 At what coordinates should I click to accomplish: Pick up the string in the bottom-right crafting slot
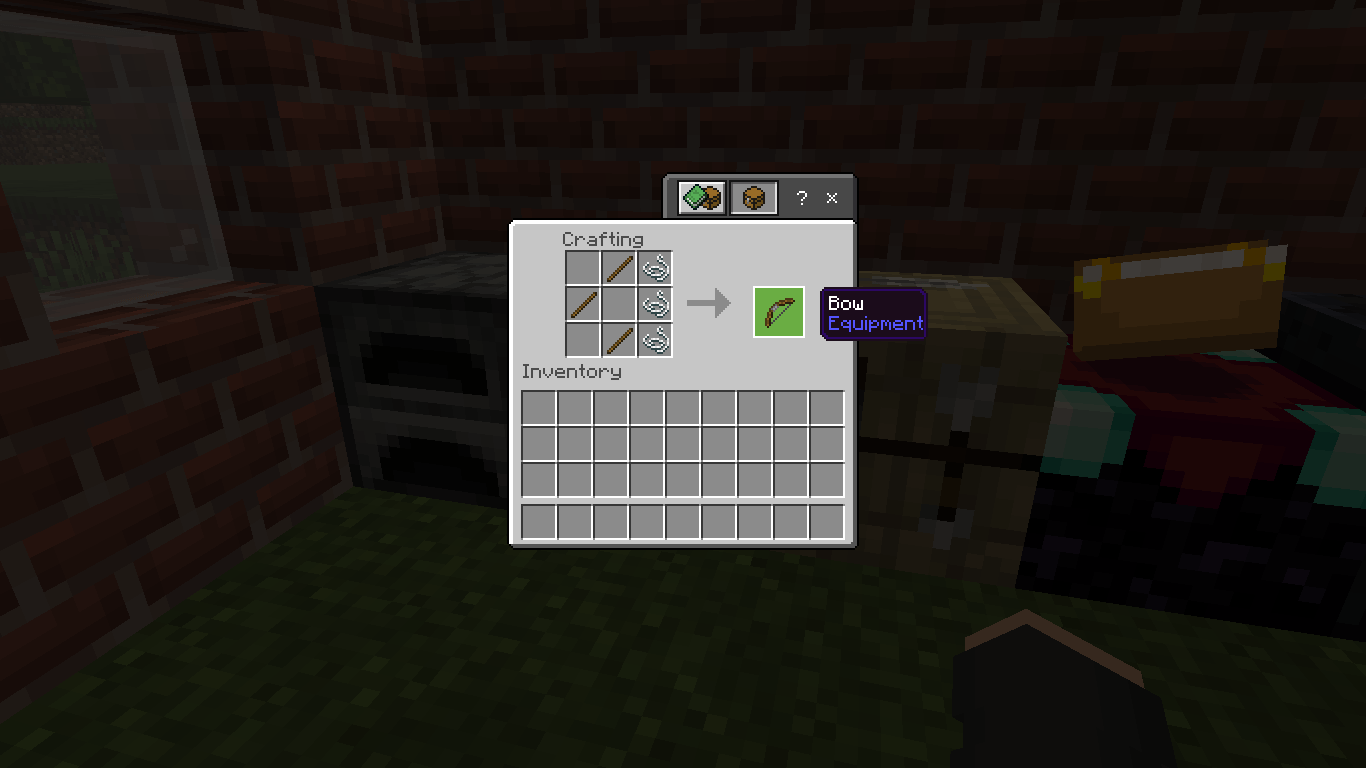[656, 341]
